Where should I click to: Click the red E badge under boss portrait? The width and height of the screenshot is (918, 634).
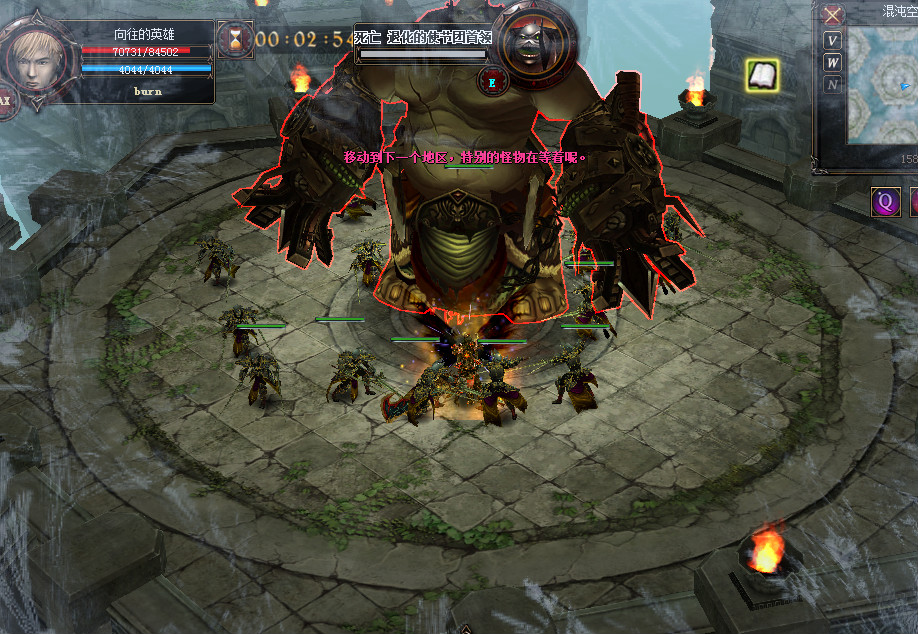coord(492,81)
